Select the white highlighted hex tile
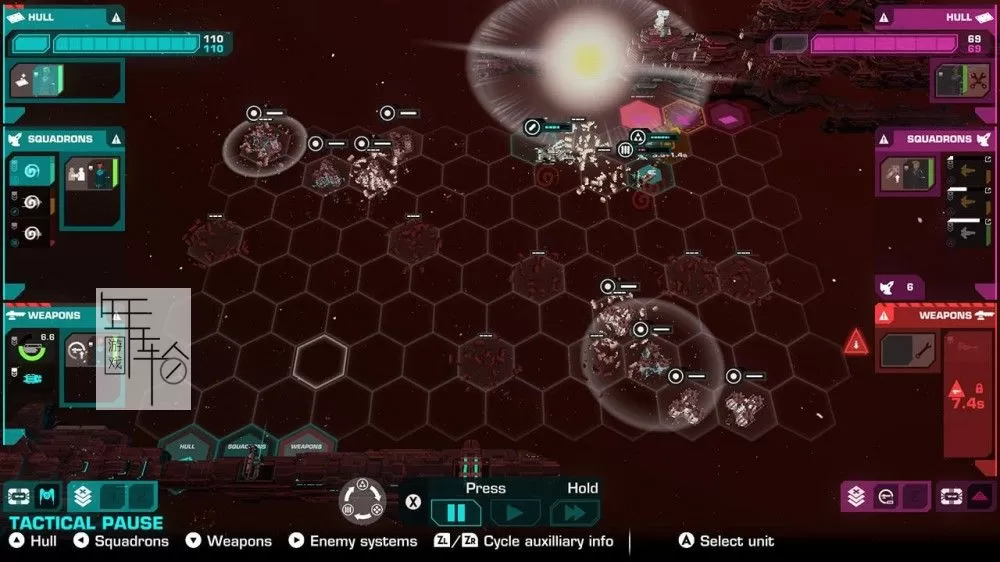1000x562 pixels. 320,358
